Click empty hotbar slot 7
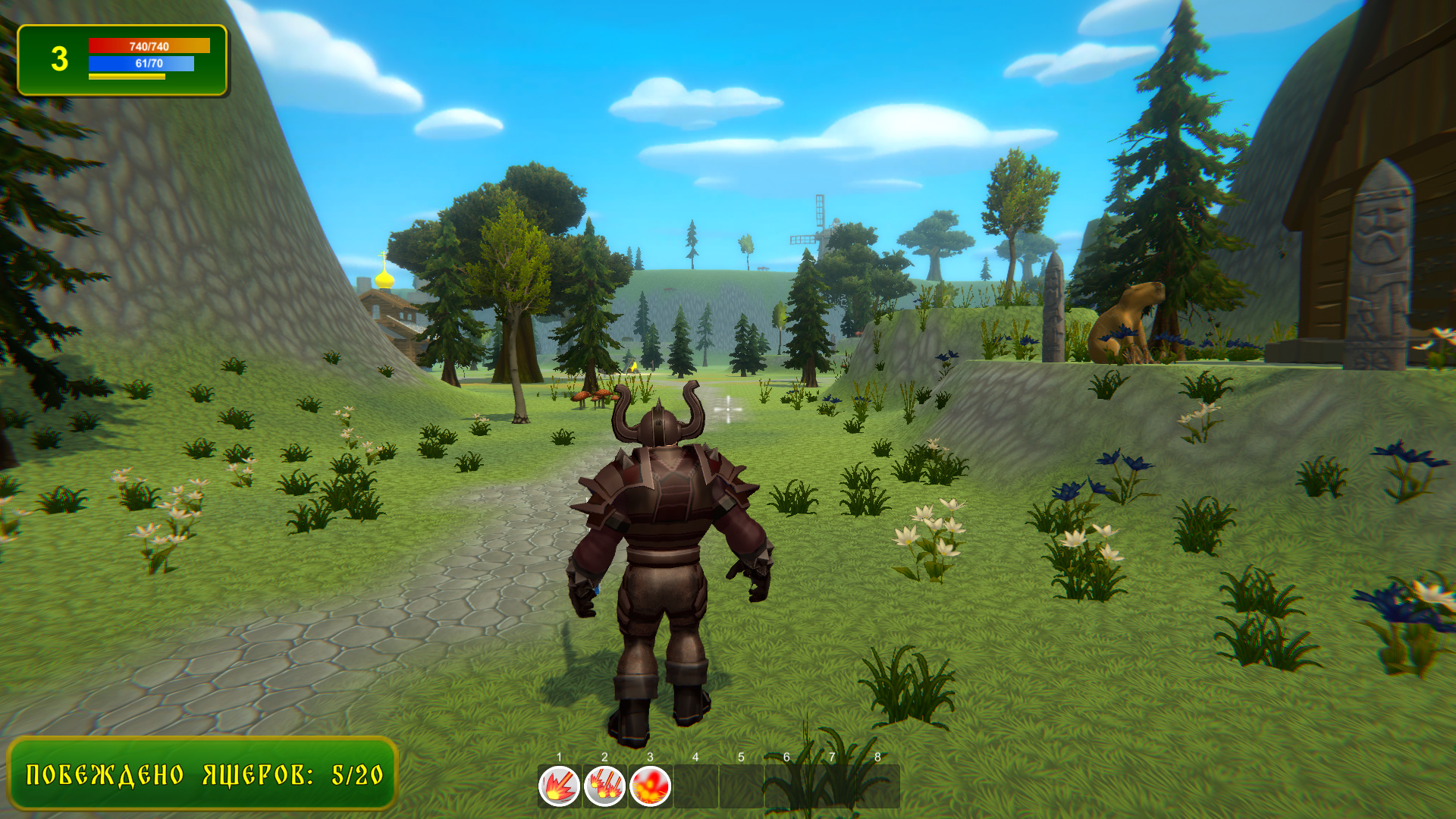 (833, 785)
